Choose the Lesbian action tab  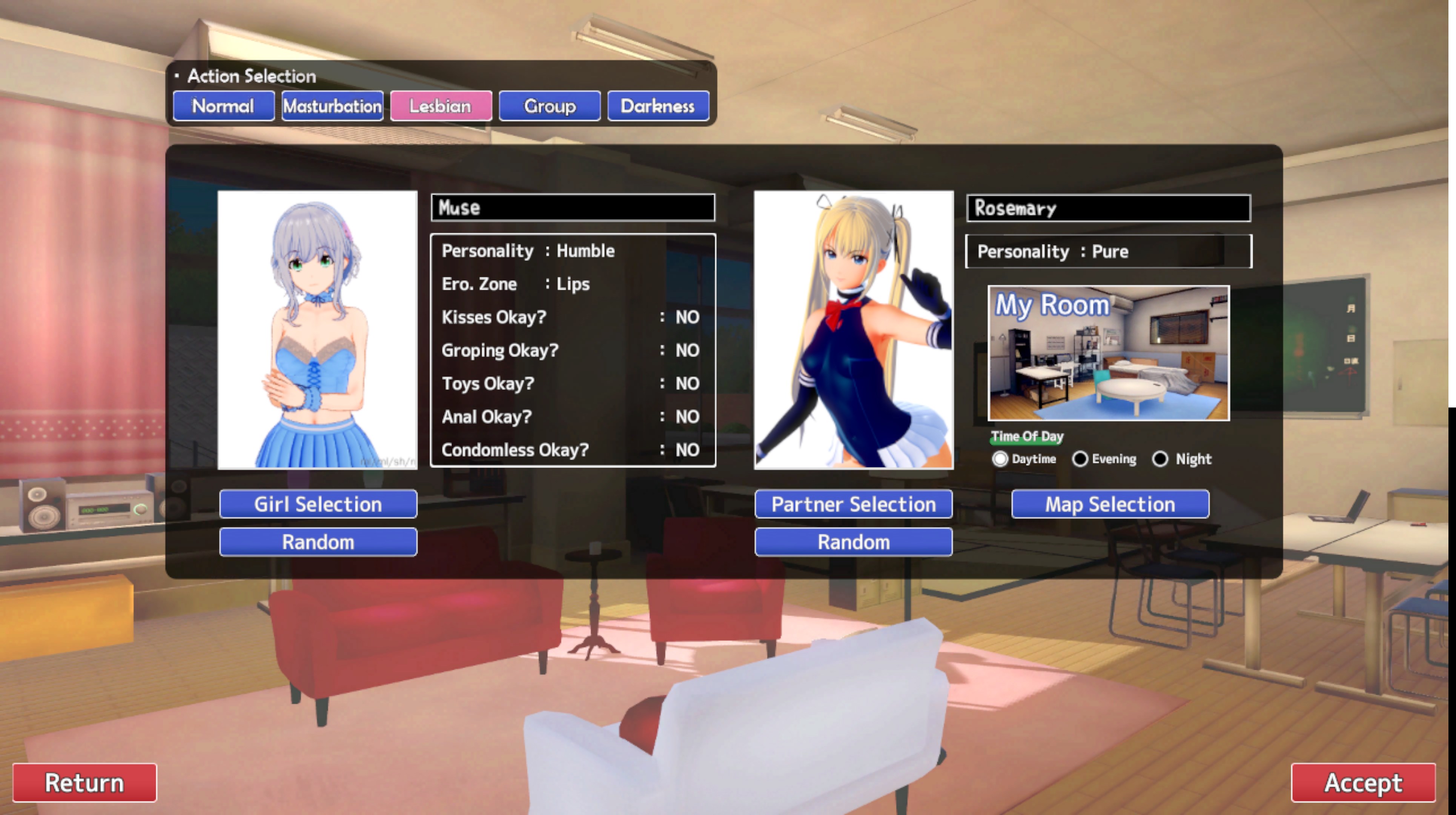pos(441,106)
